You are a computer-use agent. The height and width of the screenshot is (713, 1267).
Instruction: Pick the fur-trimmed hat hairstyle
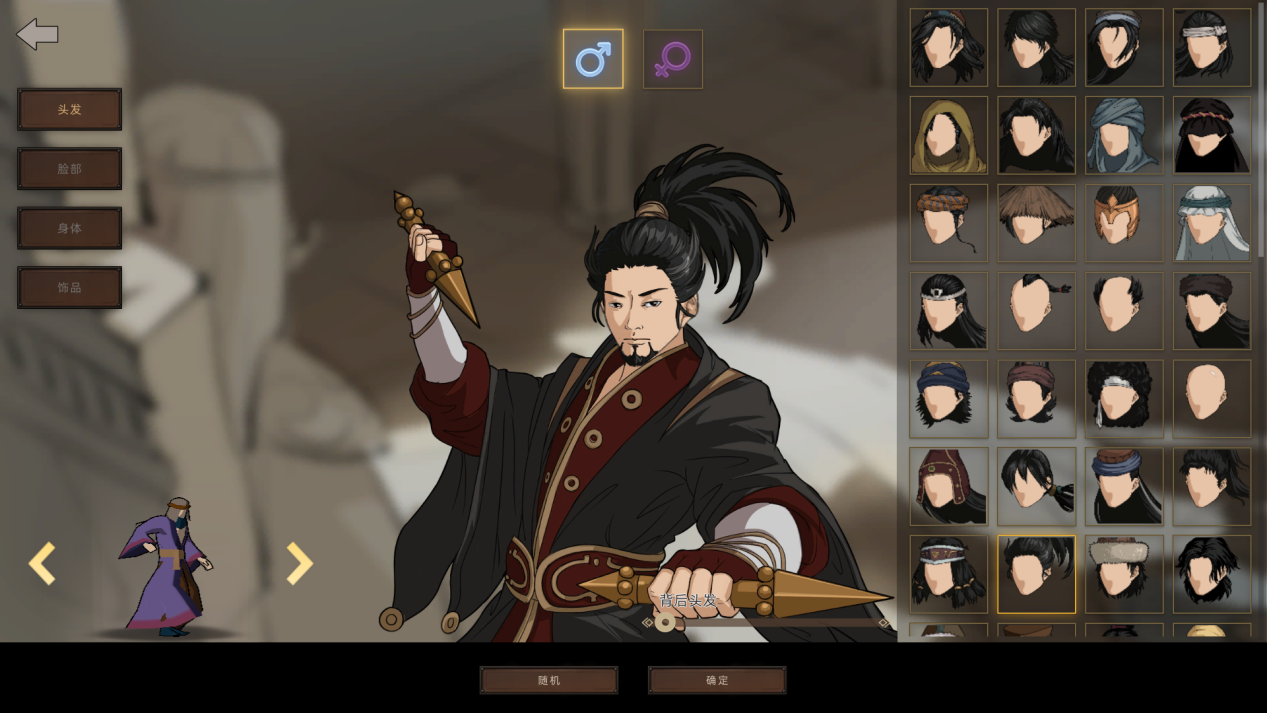click(x=1124, y=574)
